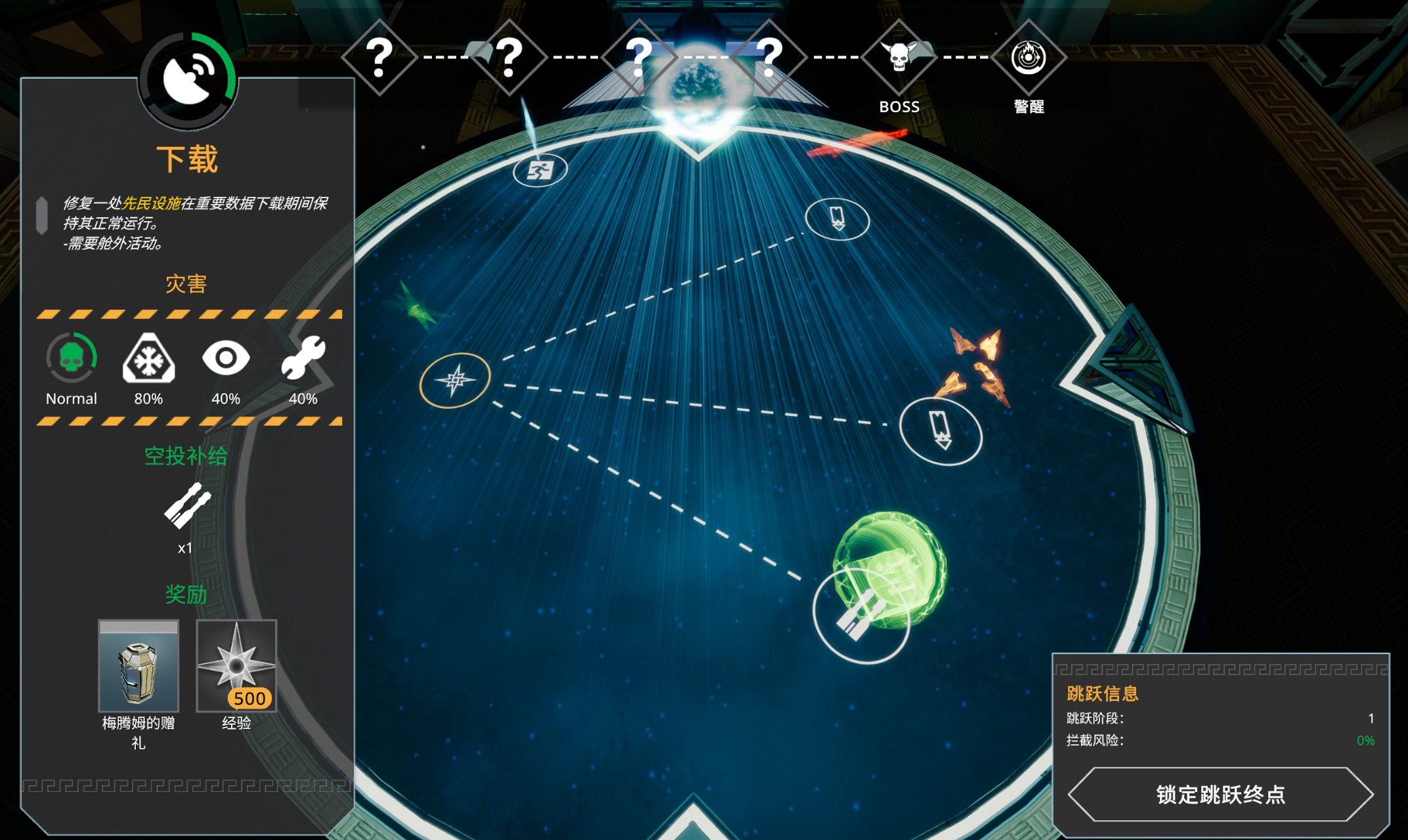Inspect the 空投补给 missile supply icon
Screen dimensions: 1408x840
186,505
